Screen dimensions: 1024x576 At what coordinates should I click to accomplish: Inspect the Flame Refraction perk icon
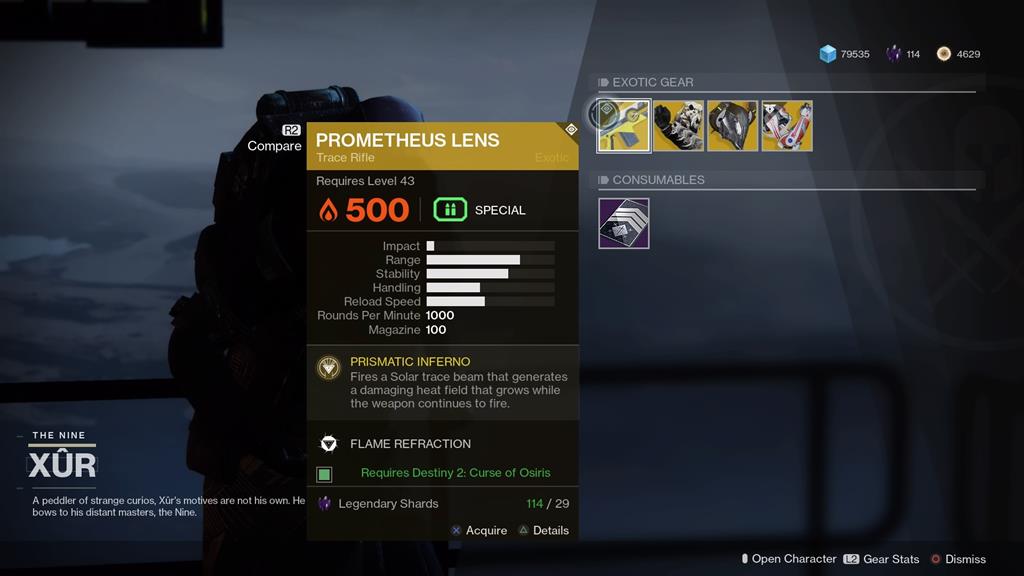pos(328,444)
